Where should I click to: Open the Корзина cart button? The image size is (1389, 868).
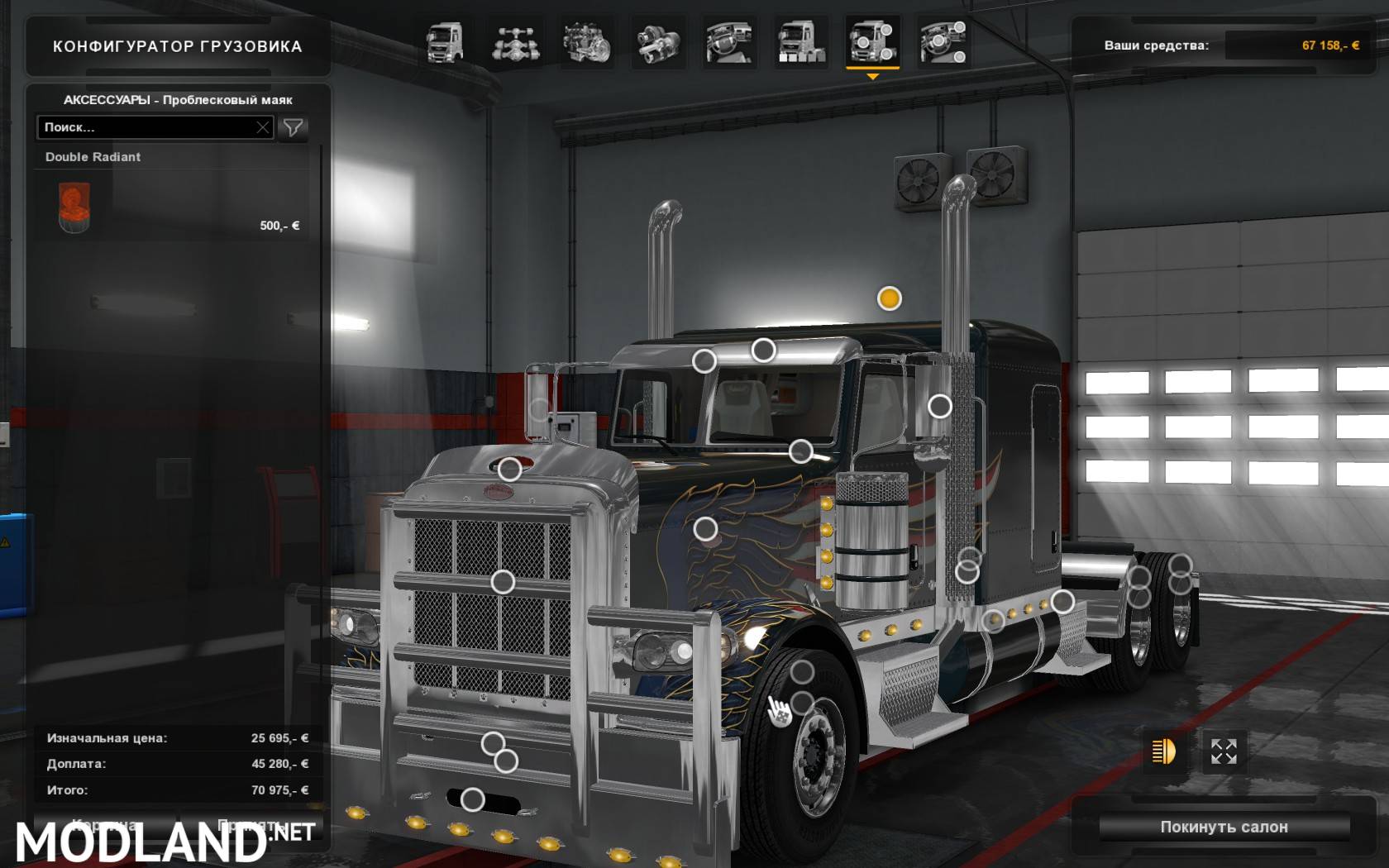click(103, 825)
